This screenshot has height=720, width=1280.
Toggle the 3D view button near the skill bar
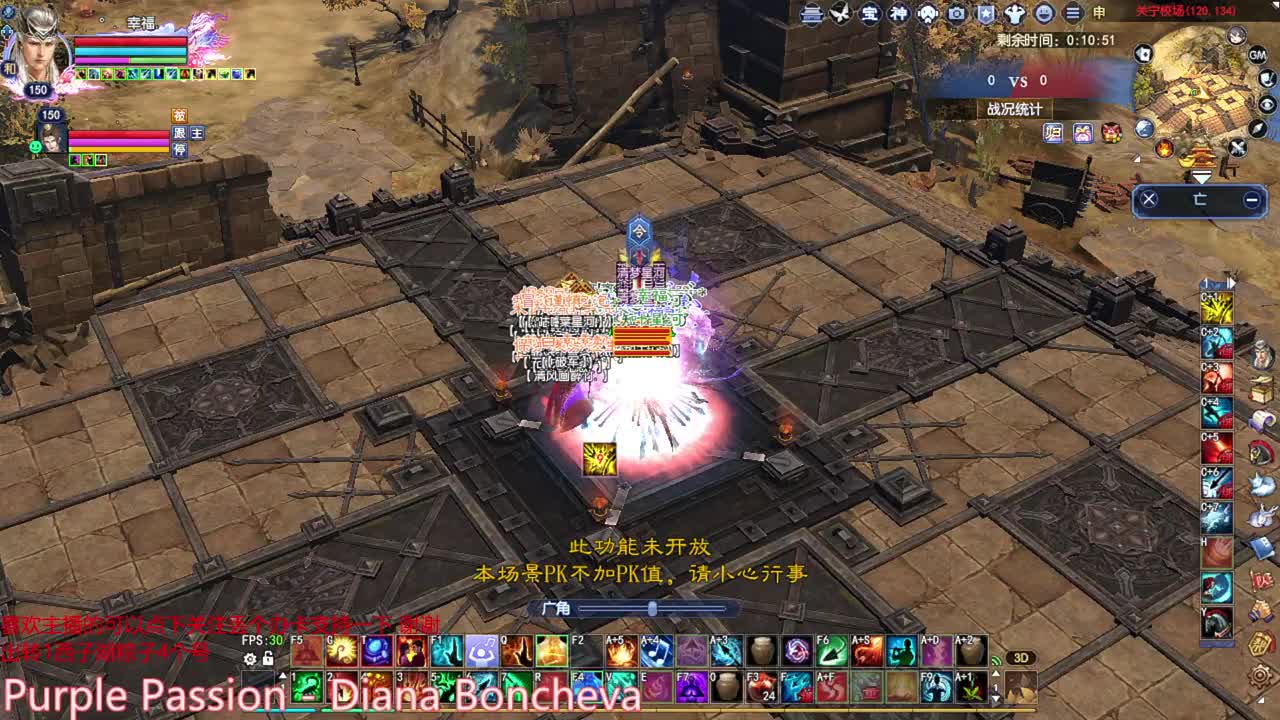pyautogui.click(x=1020, y=656)
